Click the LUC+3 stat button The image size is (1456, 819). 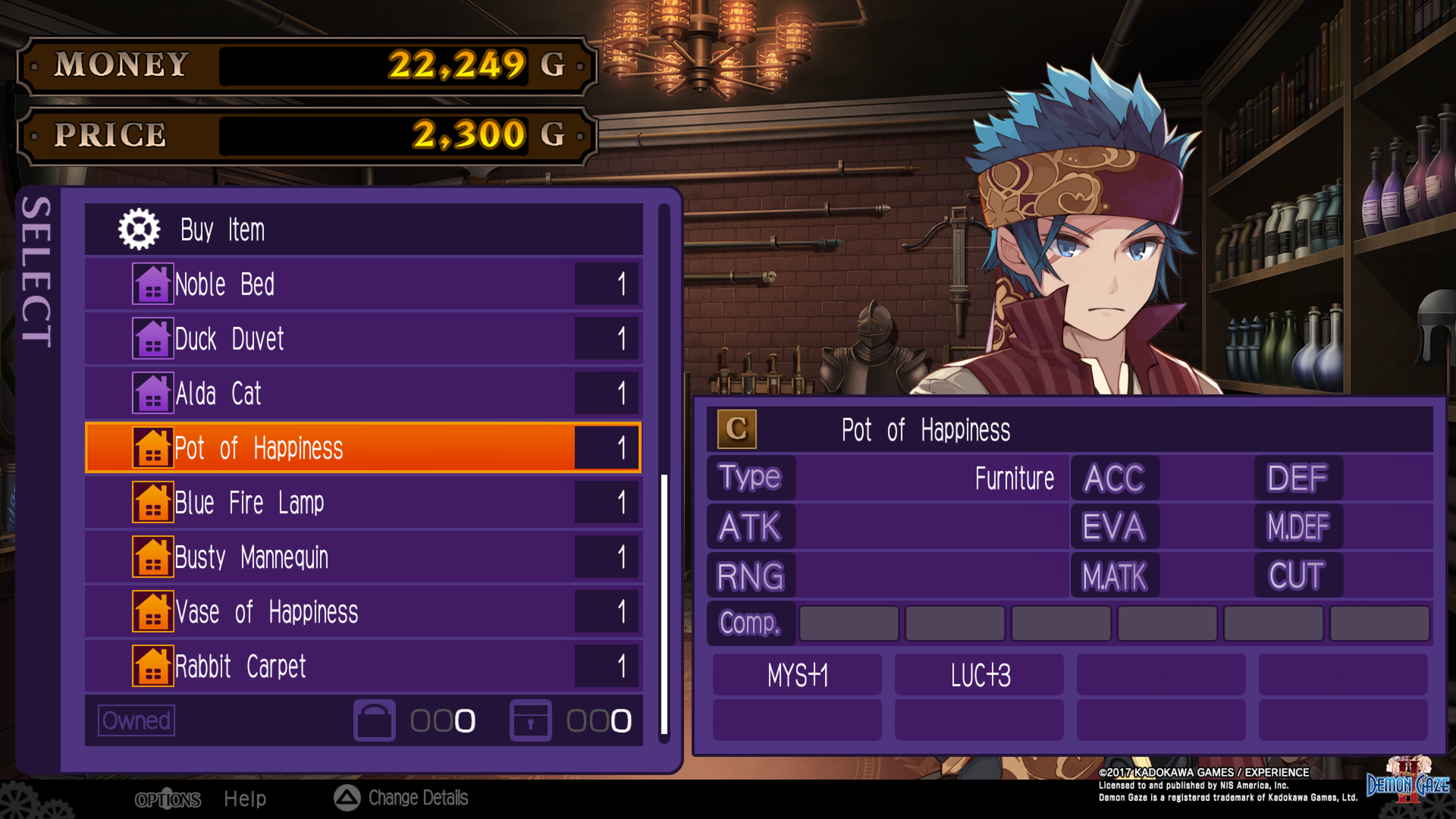(978, 675)
